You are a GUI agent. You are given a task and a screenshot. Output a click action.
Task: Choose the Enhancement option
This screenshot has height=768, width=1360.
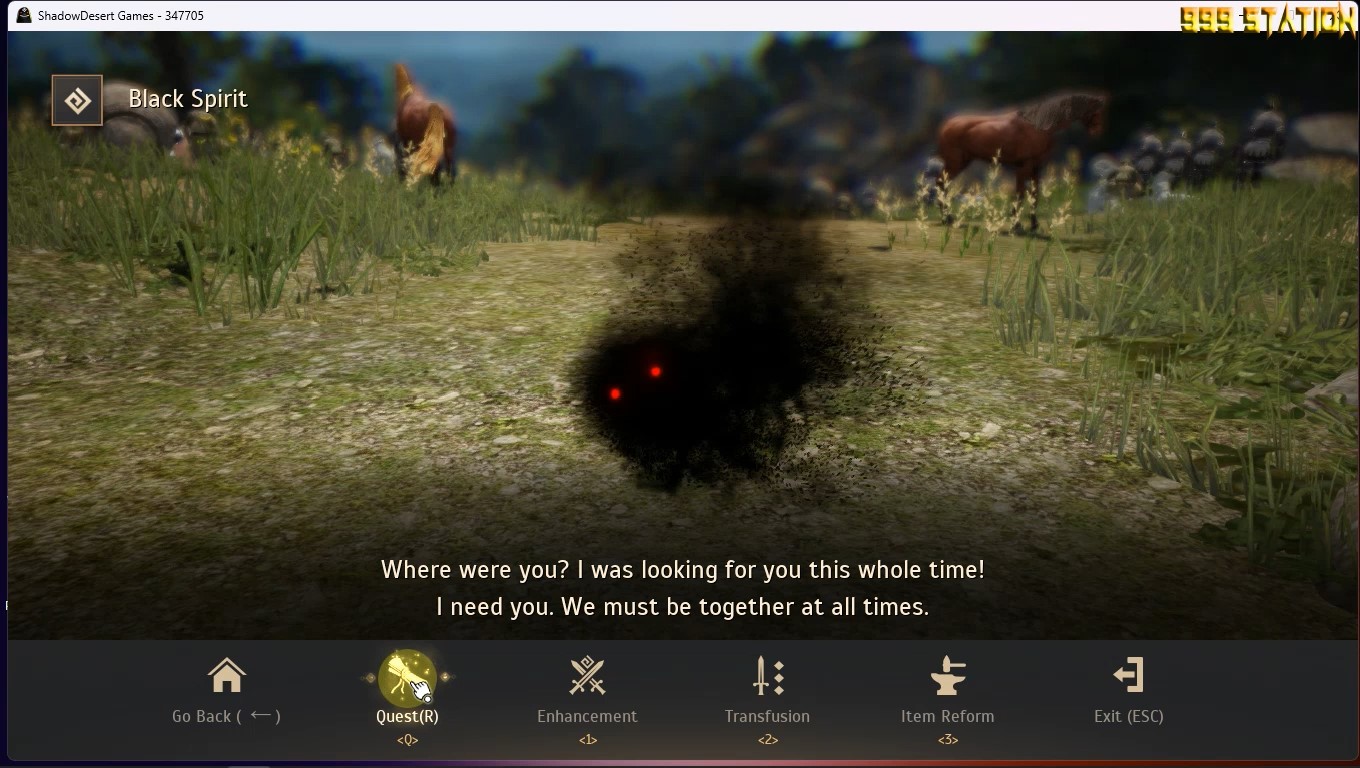(587, 690)
